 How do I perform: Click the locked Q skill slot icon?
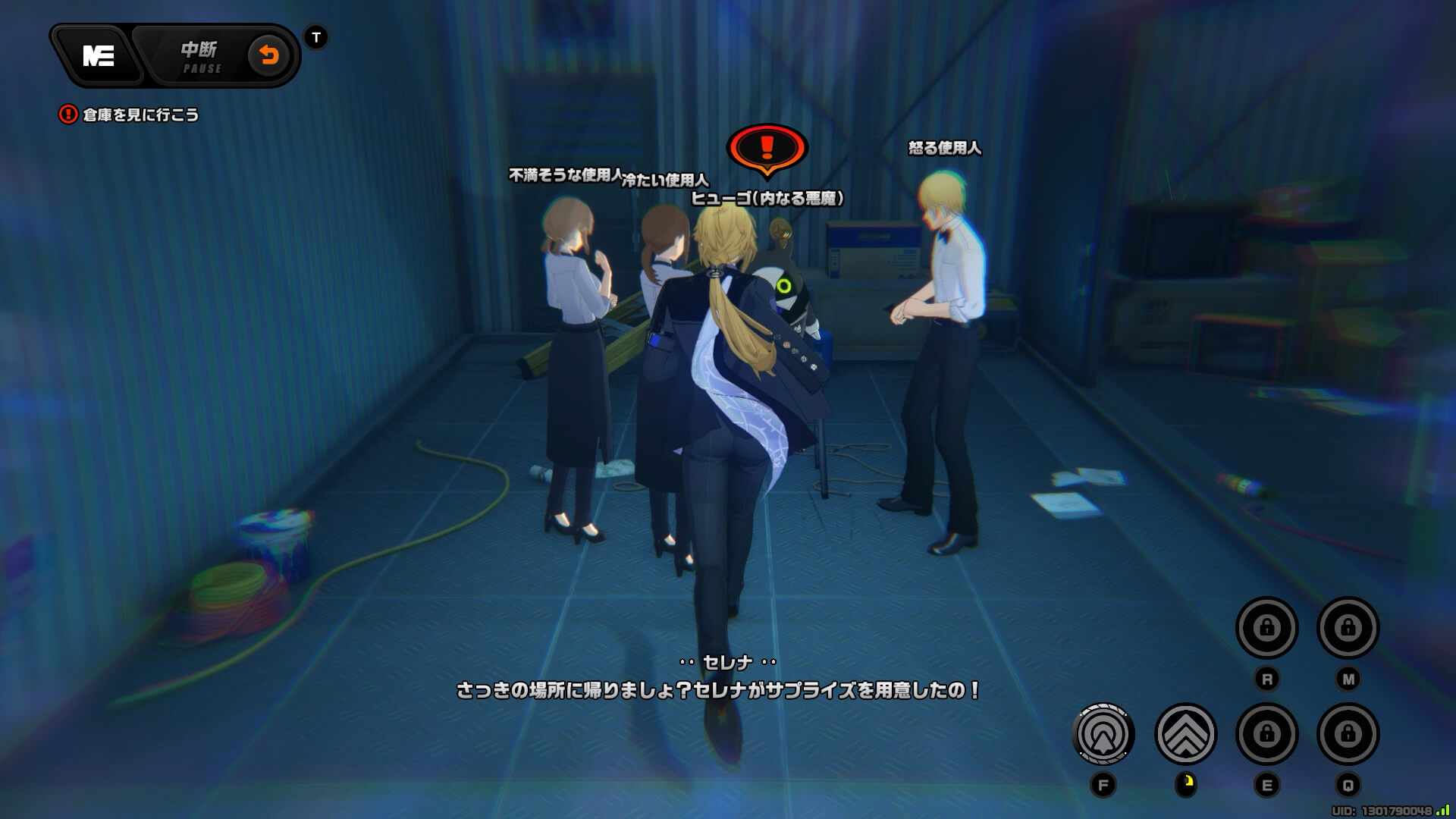1349,734
